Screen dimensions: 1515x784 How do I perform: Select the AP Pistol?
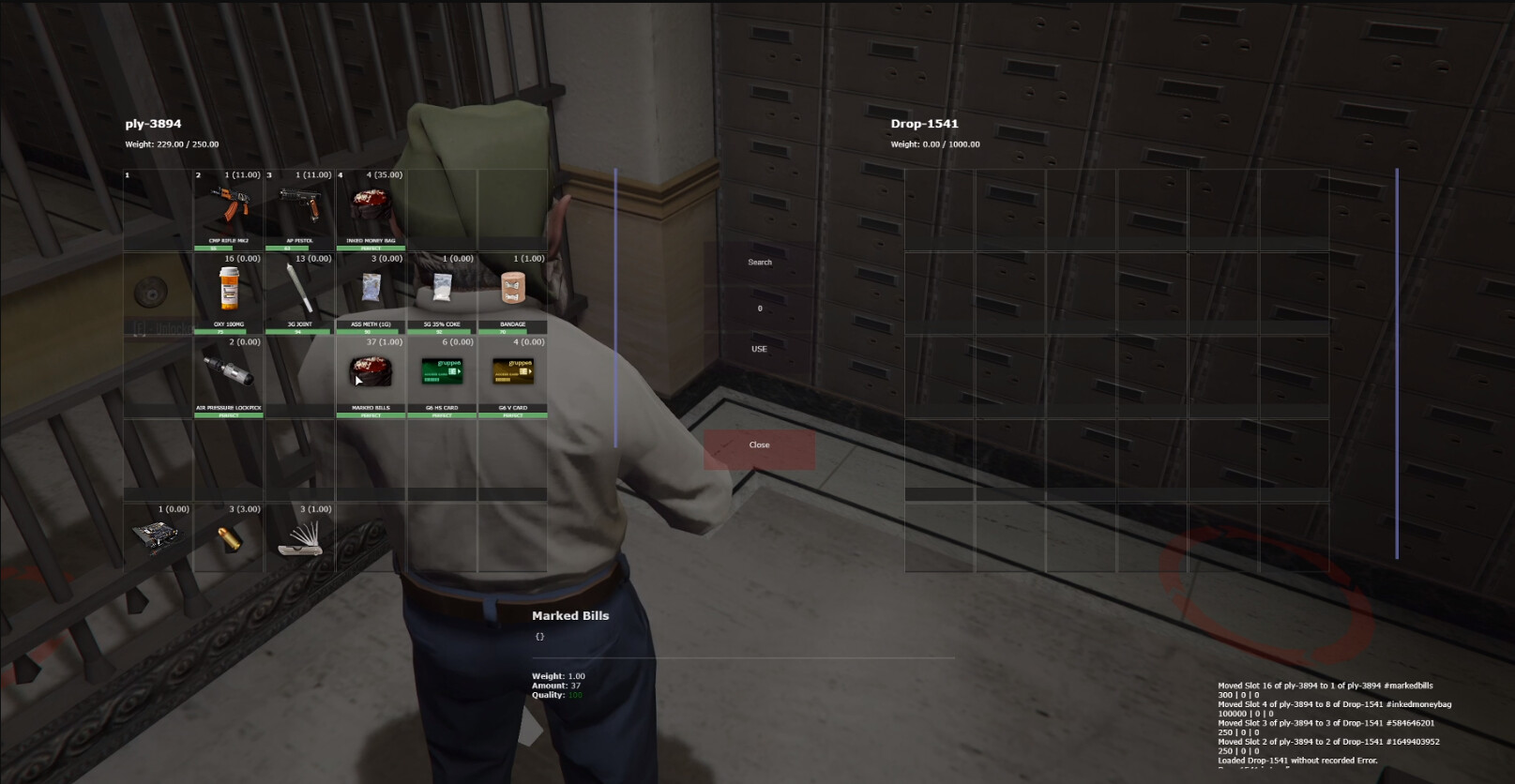click(300, 204)
